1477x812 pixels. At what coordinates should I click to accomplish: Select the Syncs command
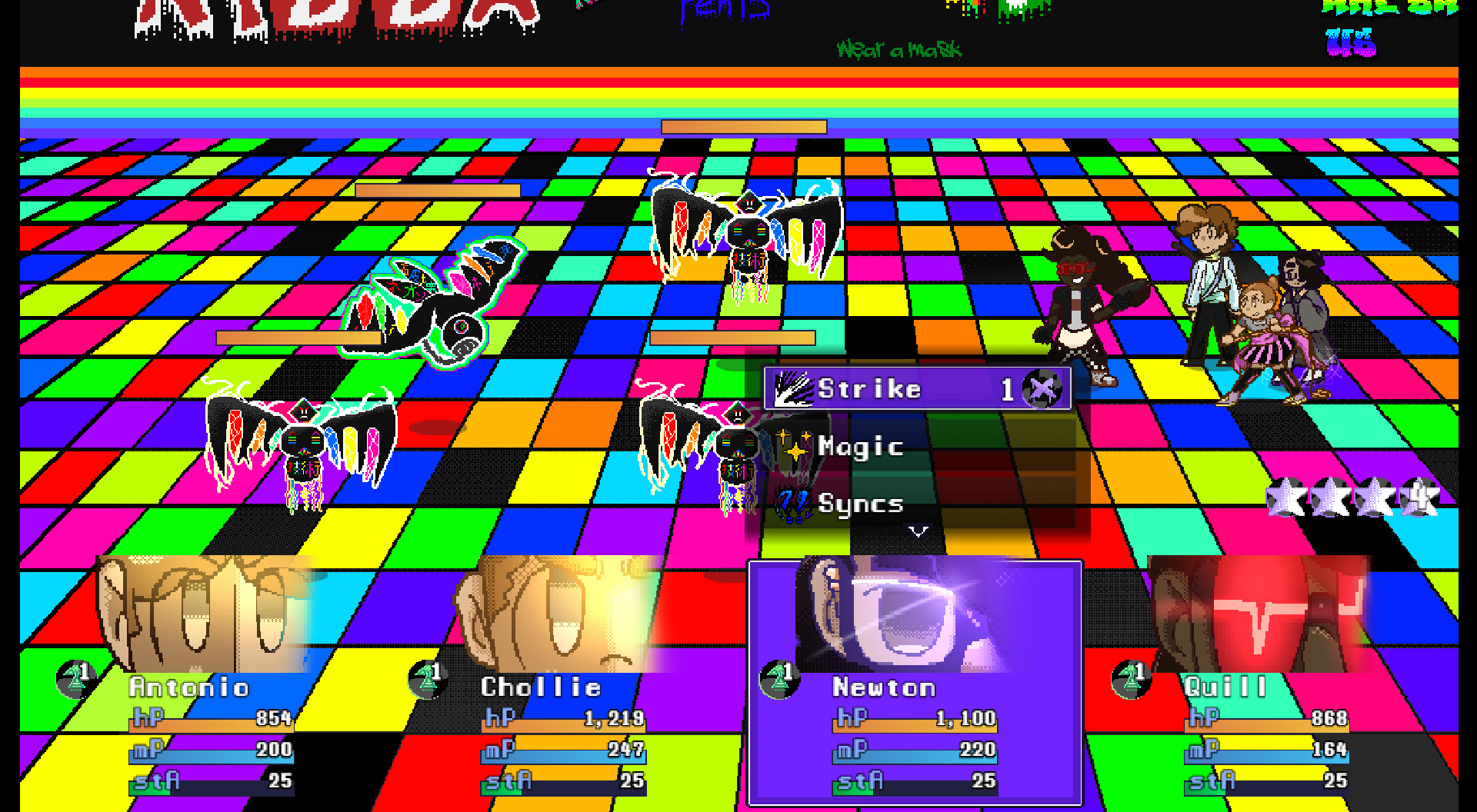(x=862, y=505)
